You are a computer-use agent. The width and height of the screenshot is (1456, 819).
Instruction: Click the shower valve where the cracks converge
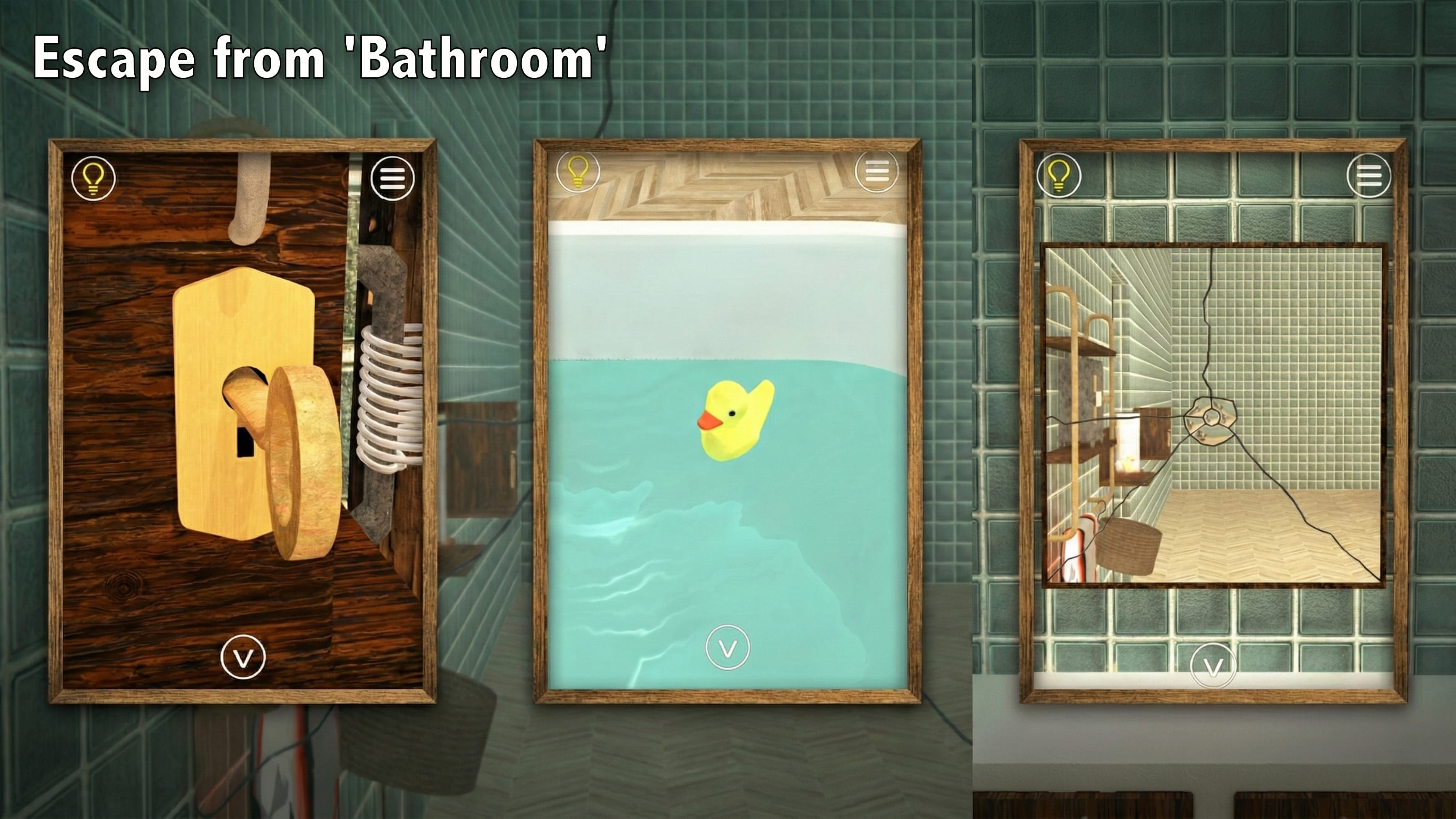point(1210,418)
